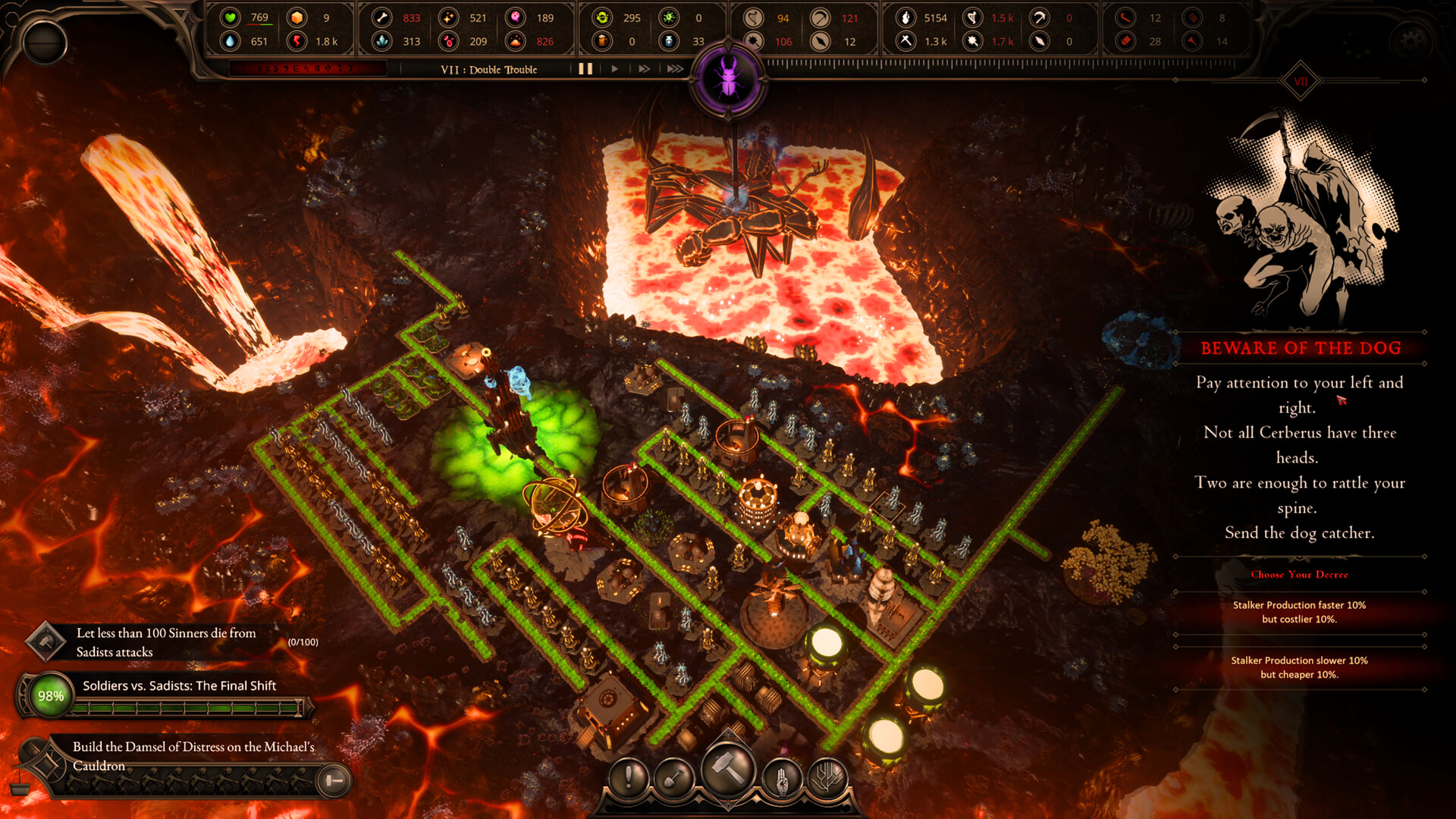Open the dark orb in the top-left corner
The height and width of the screenshot is (819, 1456).
click(x=45, y=42)
